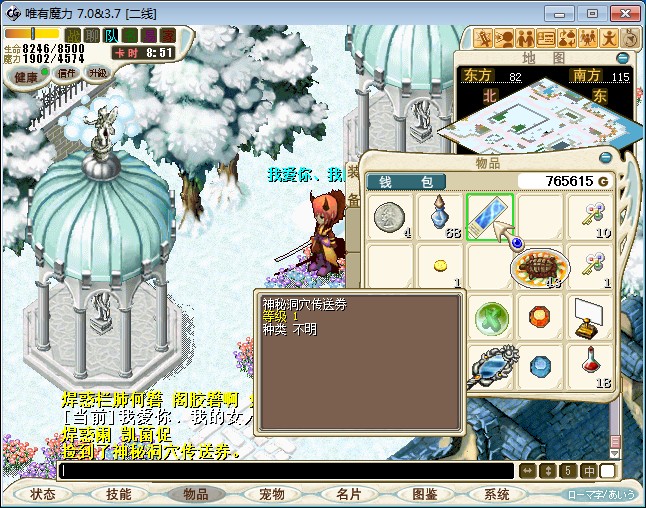Close the game window
This screenshot has width=646, height=508.
coord(623,13)
